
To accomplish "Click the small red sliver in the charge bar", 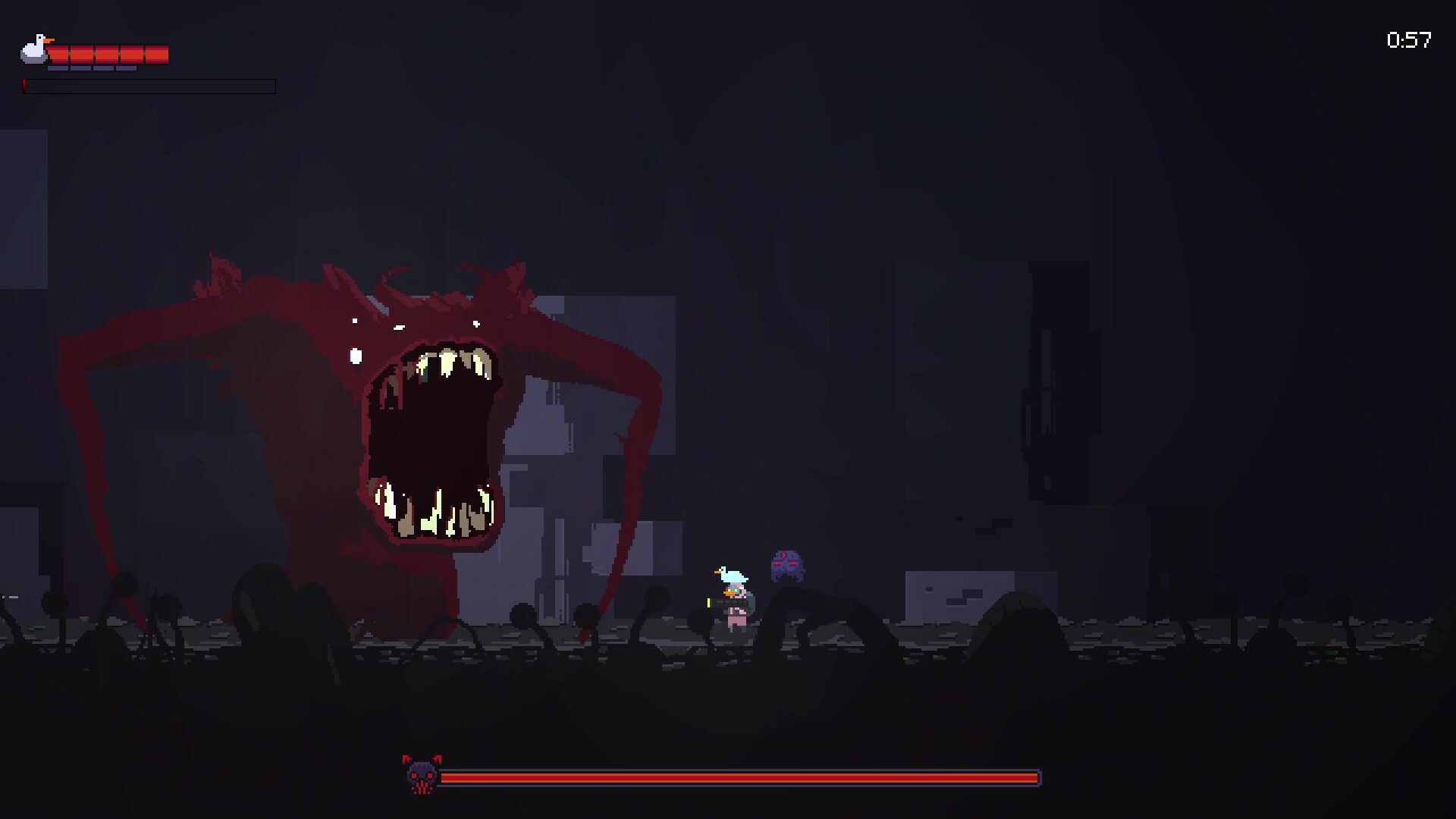I will pos(24,86).
